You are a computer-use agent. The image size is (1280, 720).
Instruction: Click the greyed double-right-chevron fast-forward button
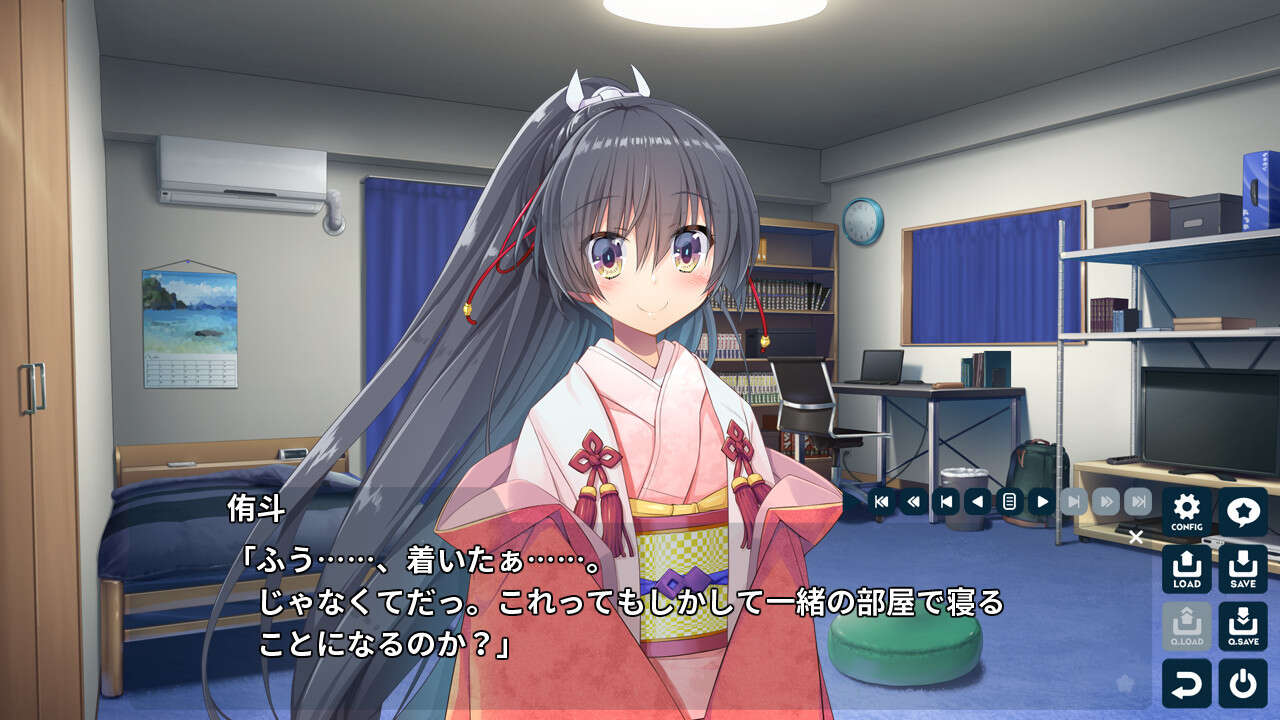[1105, 501]
